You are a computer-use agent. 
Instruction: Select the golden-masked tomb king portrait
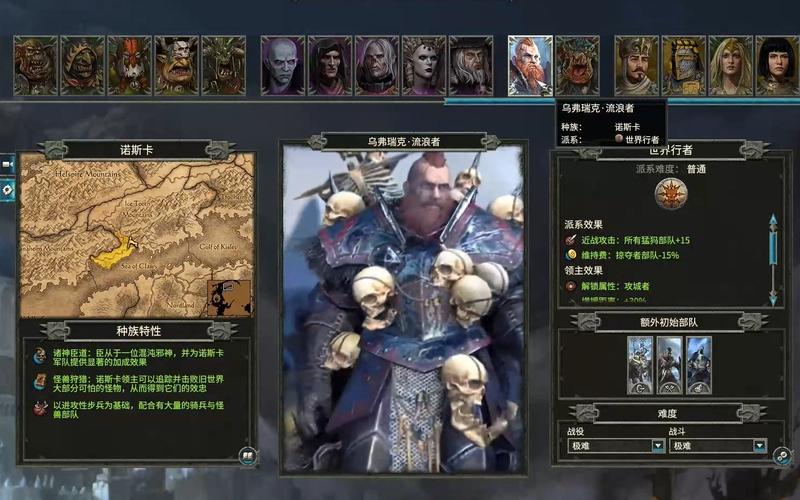(683, 66)
